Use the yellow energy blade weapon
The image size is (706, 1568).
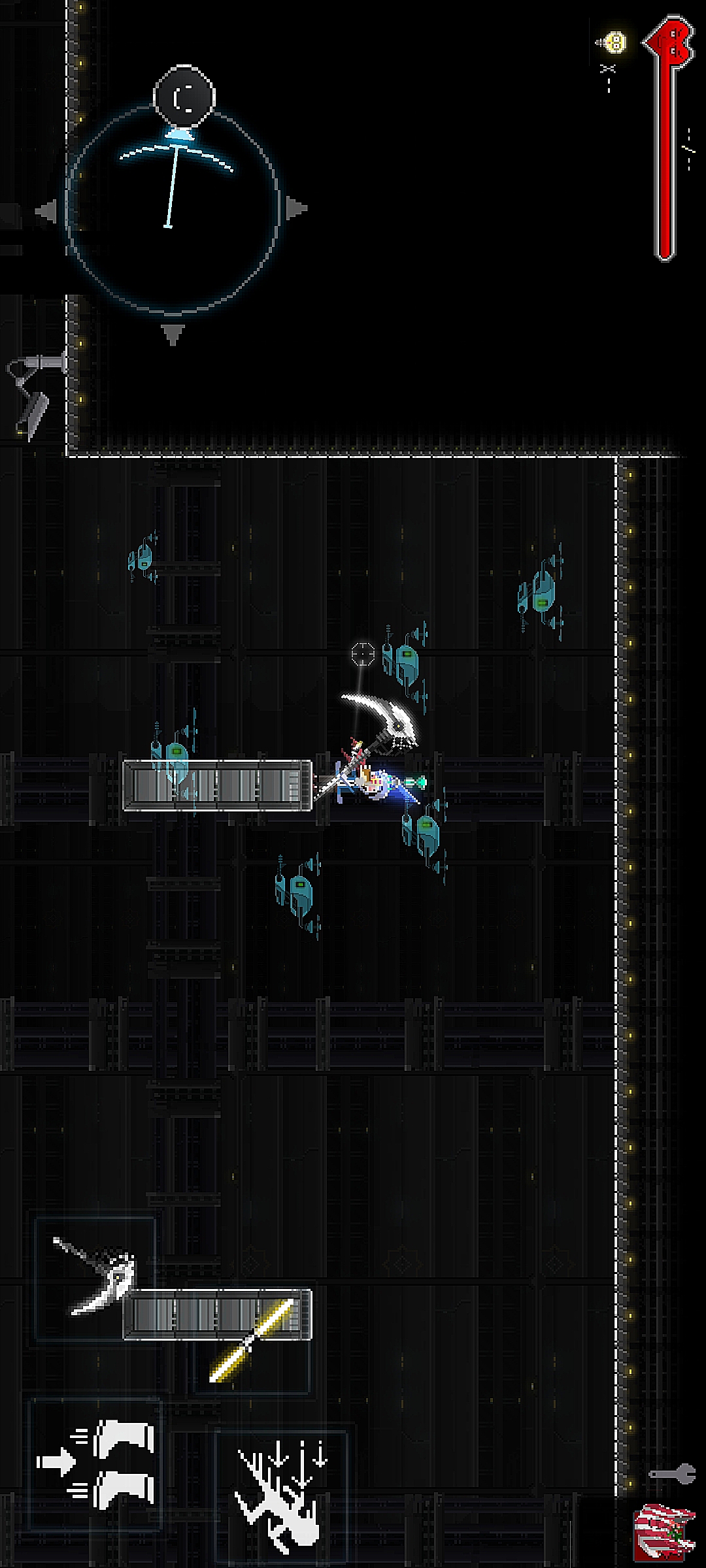click(x=252, y=1341)
